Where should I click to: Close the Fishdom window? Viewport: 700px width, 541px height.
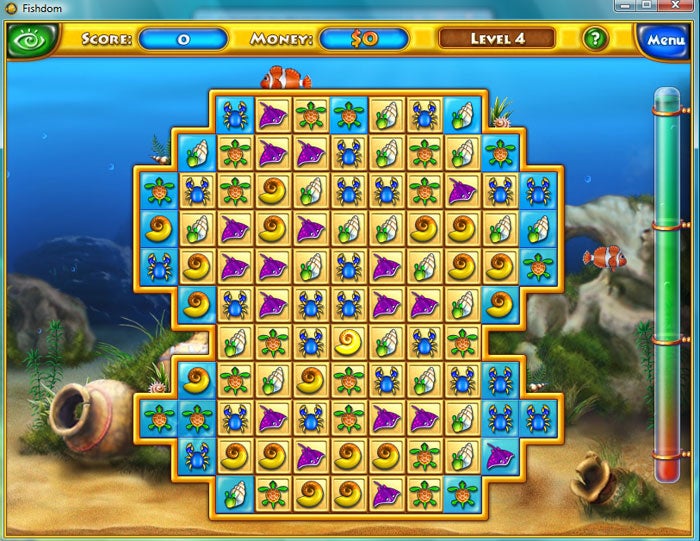point(675,6)
